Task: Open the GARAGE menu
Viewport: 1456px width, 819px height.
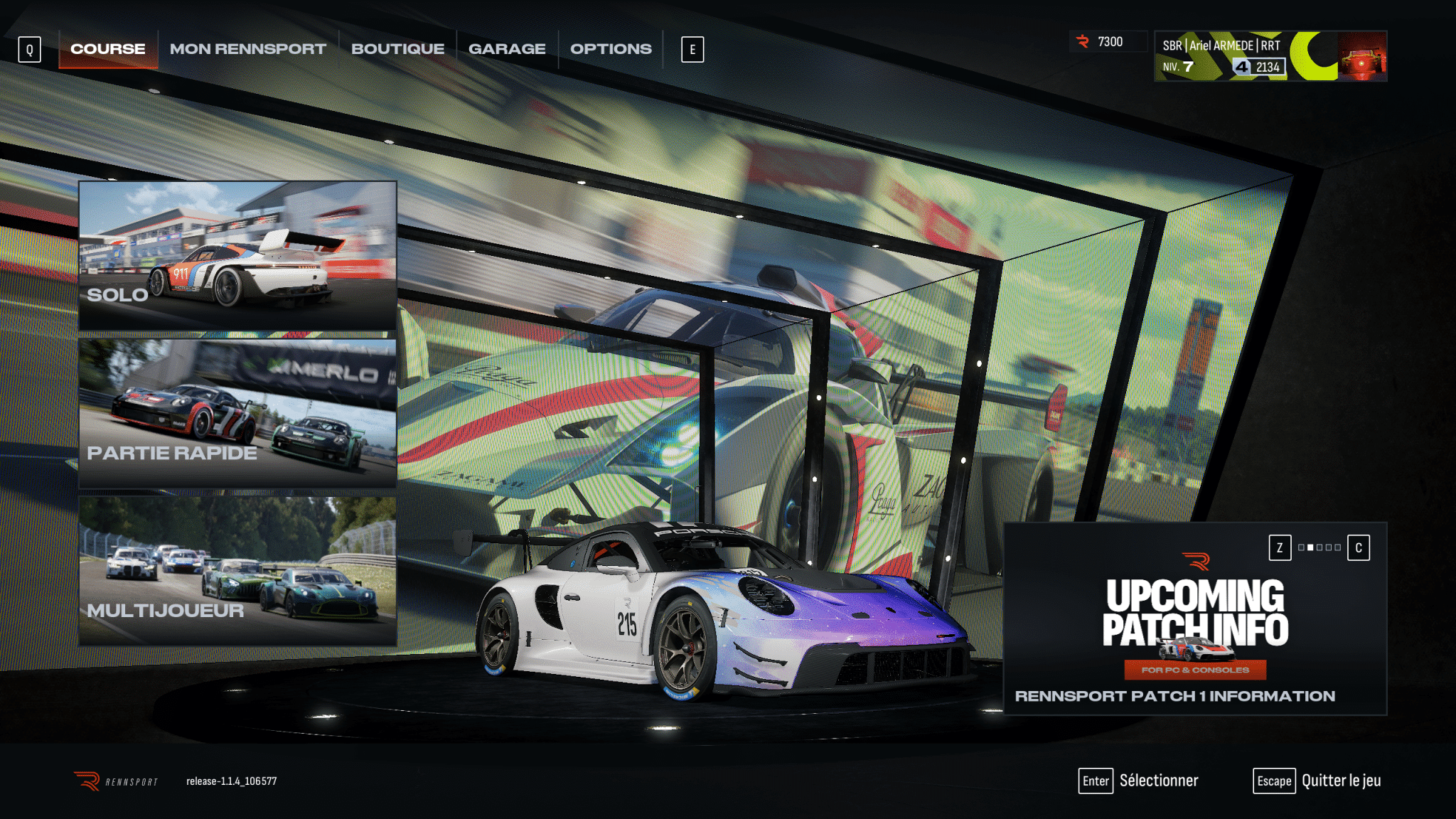Action: pos(507,48)
